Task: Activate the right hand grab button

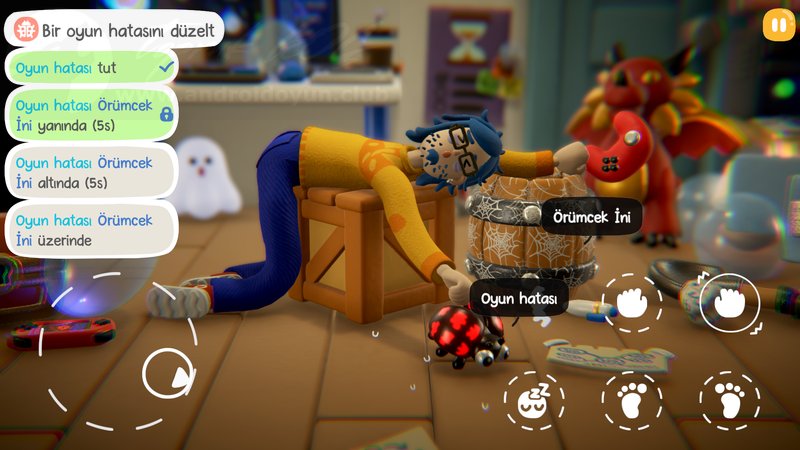Action: pos(729,303)
